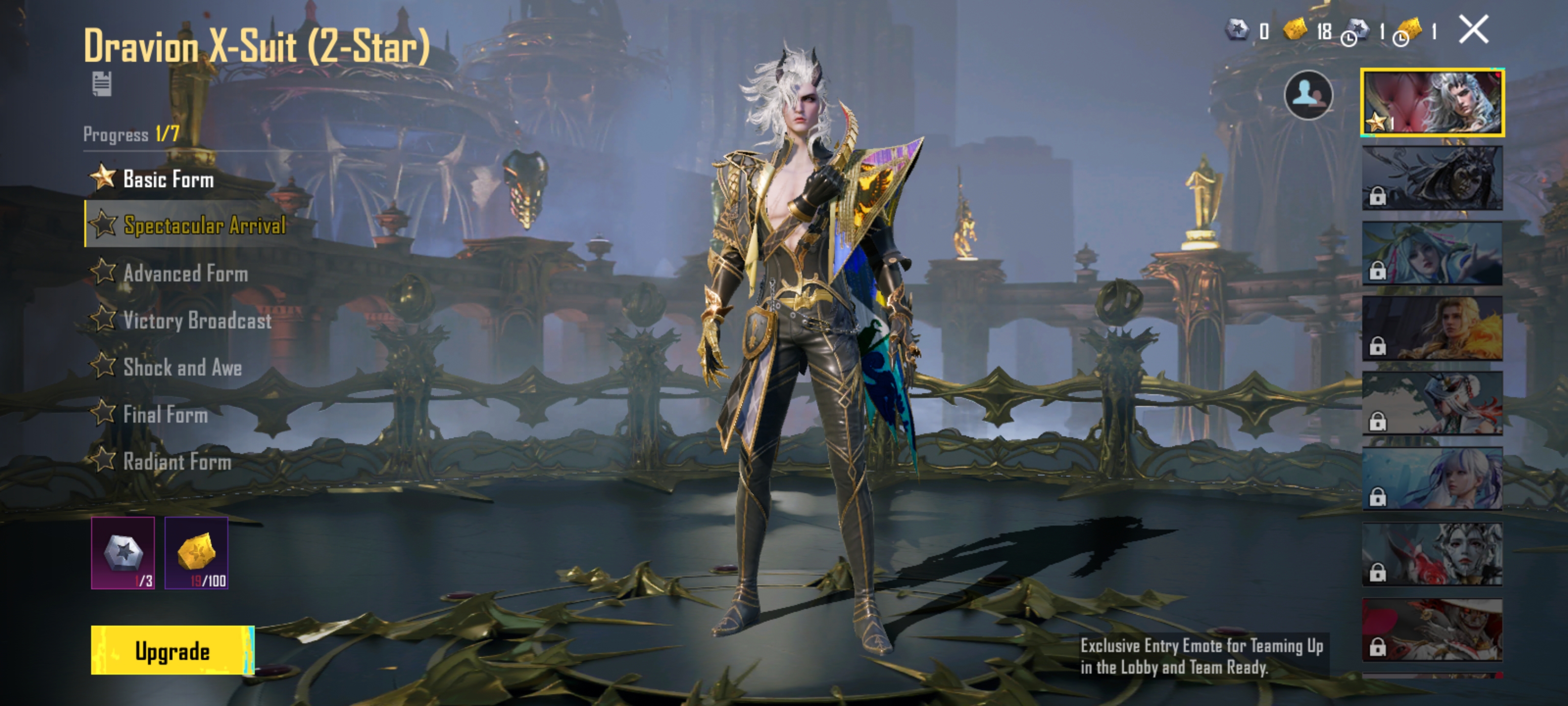1568x706 pixels.
Task: Click the yellow Upgrade button
Action: 172,650
